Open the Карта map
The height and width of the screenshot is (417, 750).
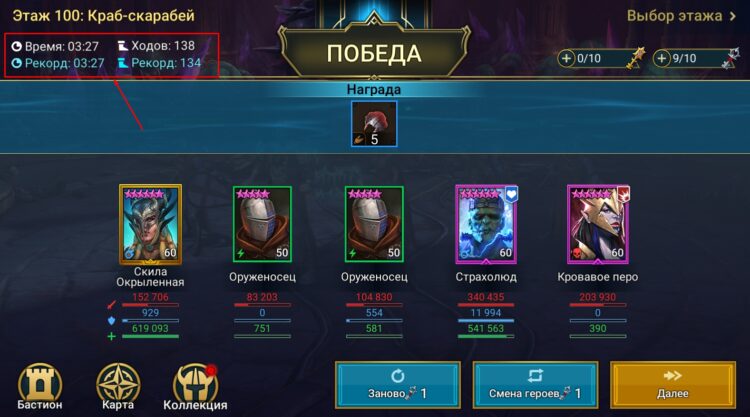click(x=118, y=385)
